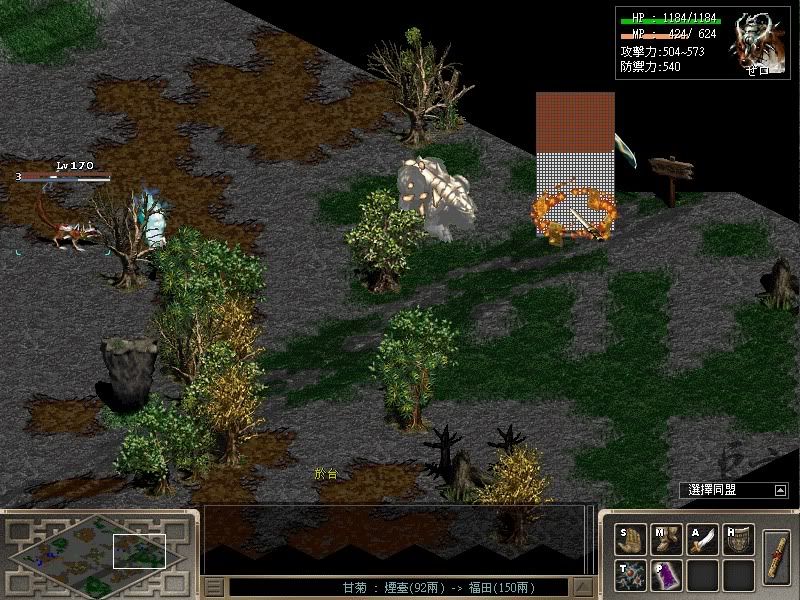The width and height of the screenshot is (800, 600).
Task: Choose the shield icon marked H
Action: coord(739,541)
